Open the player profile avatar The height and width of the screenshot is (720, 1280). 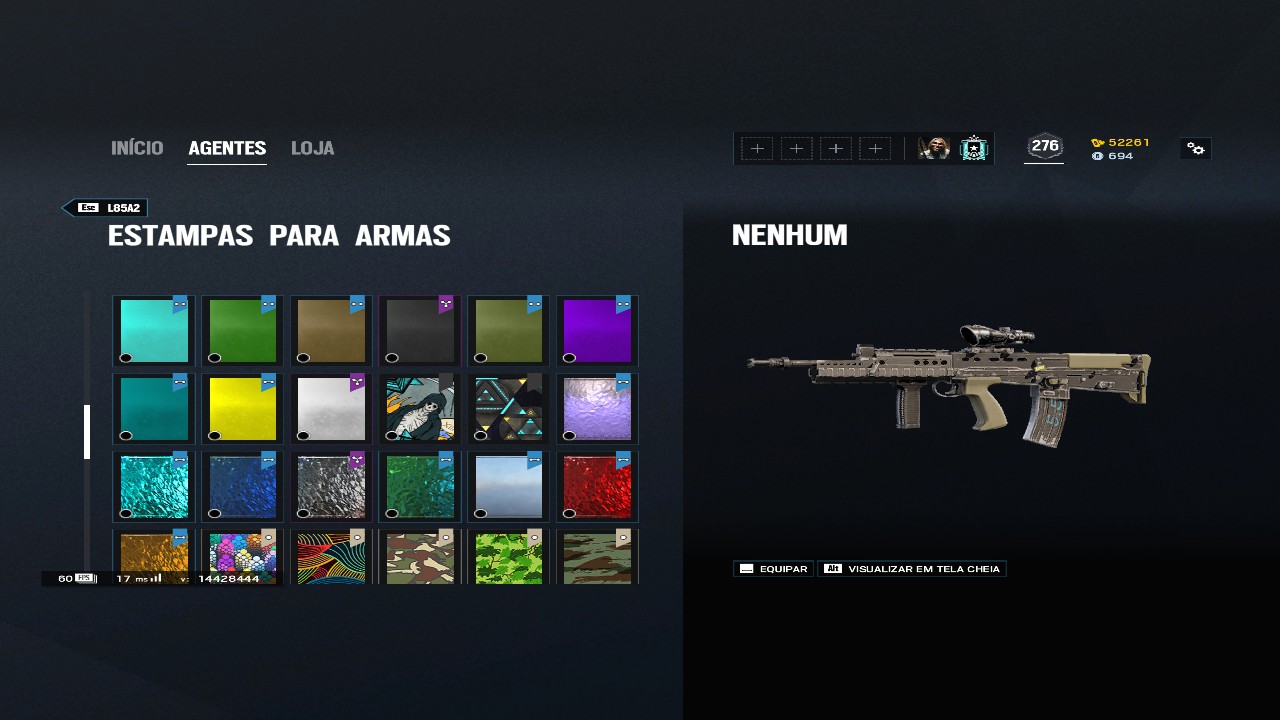[x=934, y=149]
